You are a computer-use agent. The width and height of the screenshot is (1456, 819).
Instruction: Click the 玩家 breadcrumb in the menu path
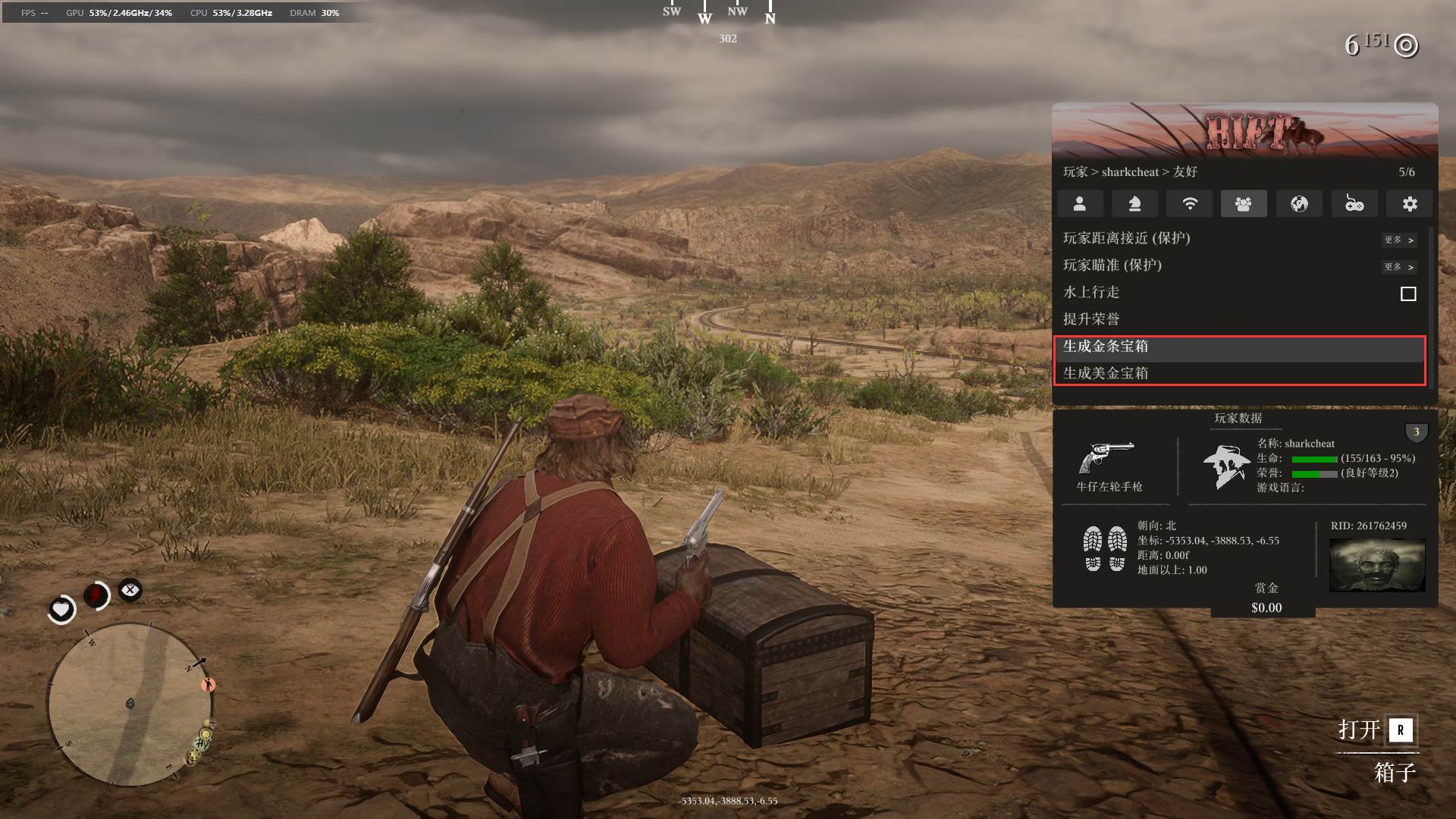tap(1075, 172)
